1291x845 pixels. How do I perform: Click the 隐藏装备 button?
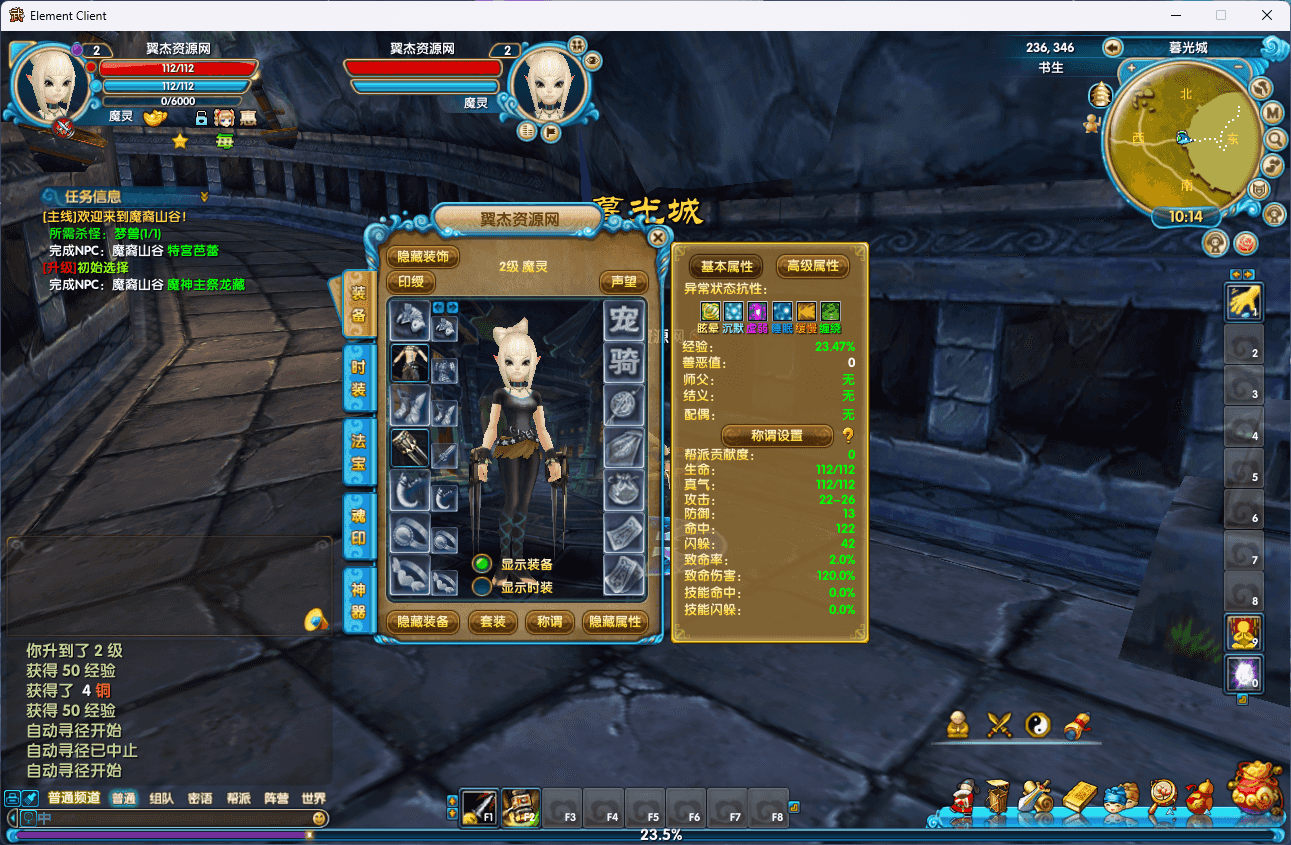(423, 622)
